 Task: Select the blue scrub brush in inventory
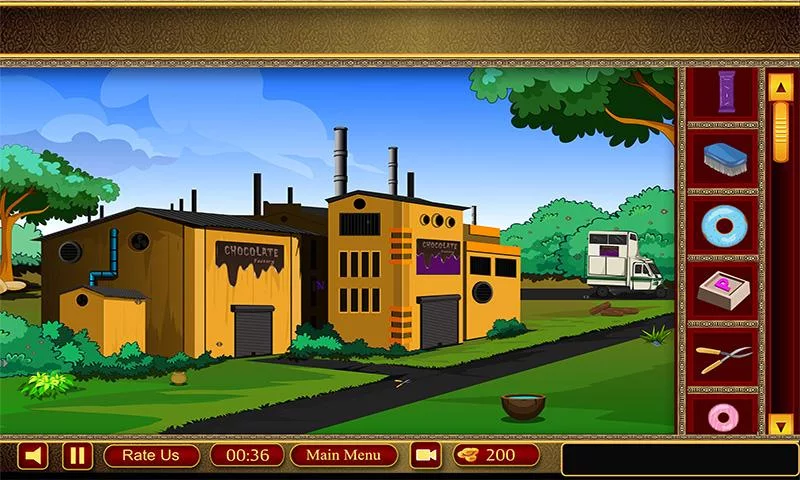pyautogui.click(x=724, y=158)
